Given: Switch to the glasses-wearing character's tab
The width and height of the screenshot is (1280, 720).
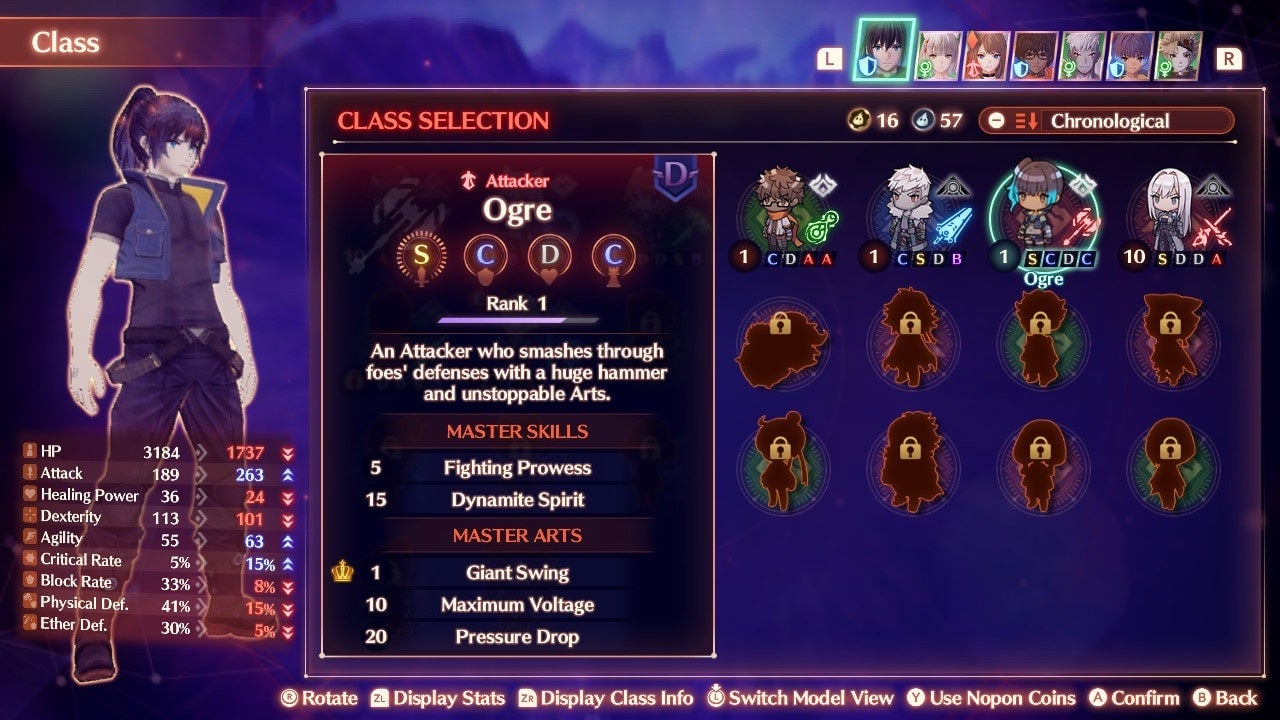Looking at the screenshot, I should (1035, 52).
